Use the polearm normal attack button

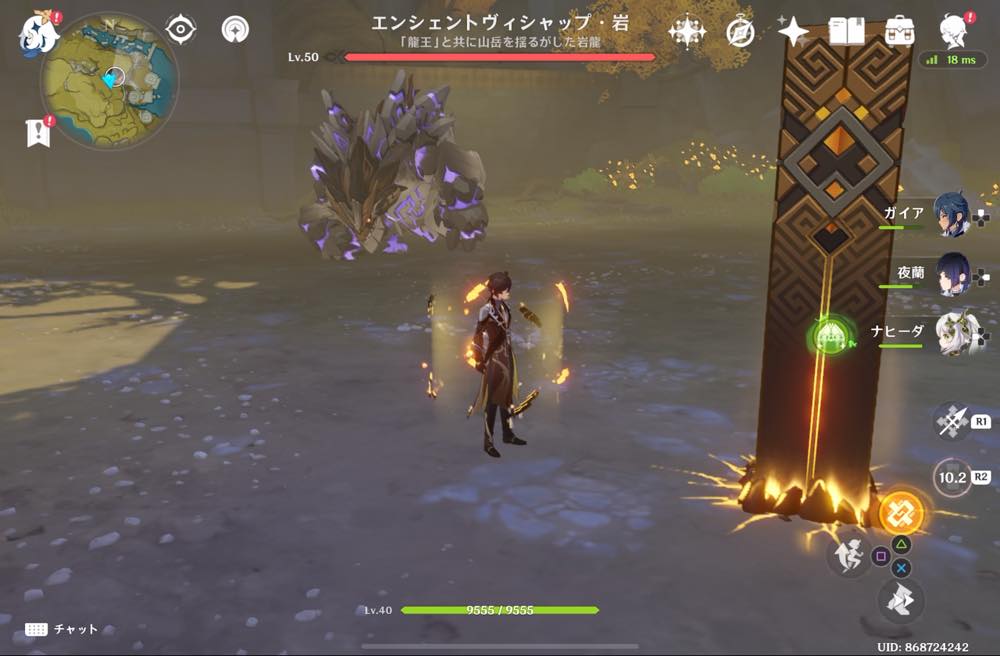coord(951,421)
